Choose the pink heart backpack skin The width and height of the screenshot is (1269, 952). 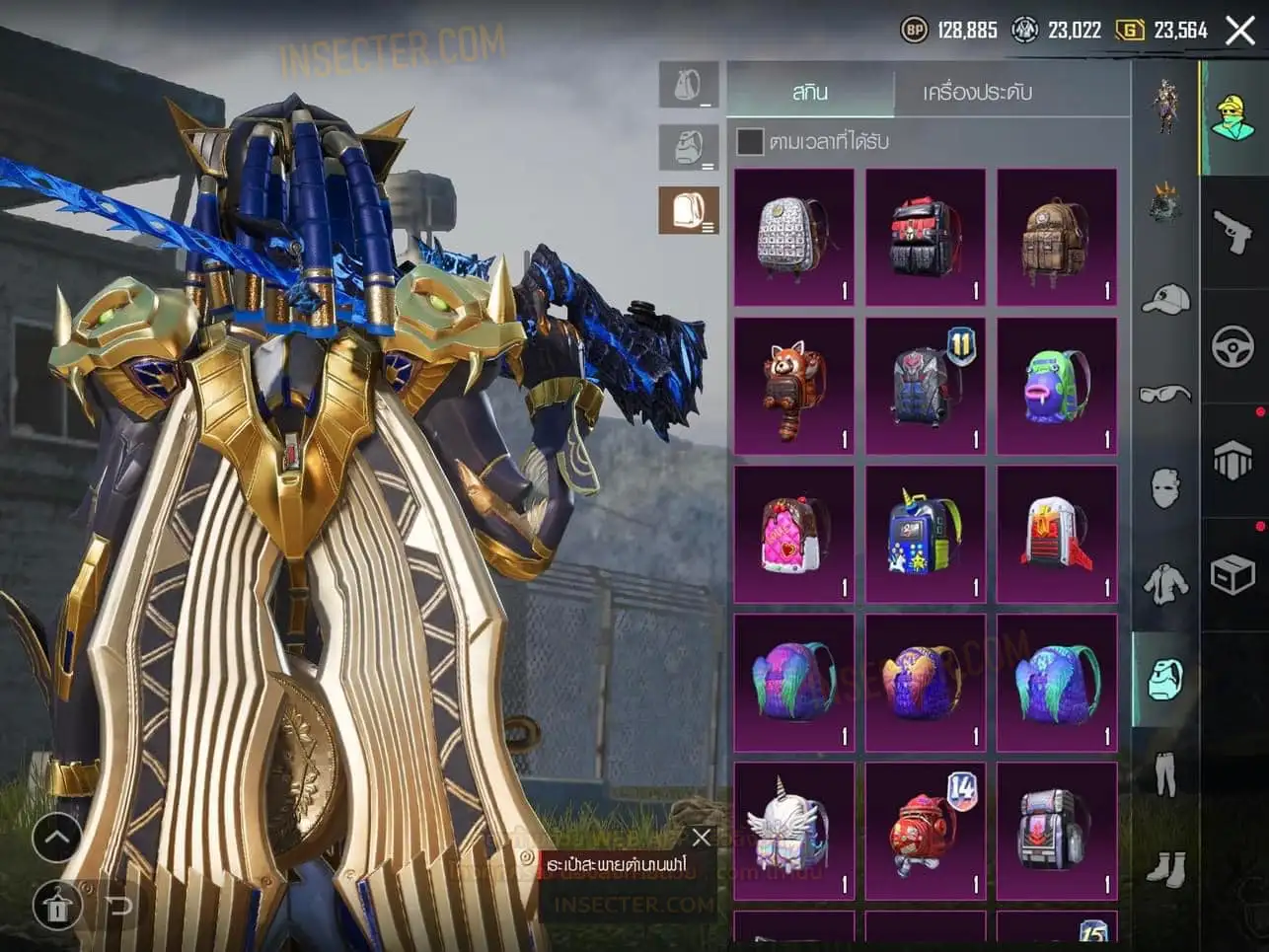(x=793, y=534)
